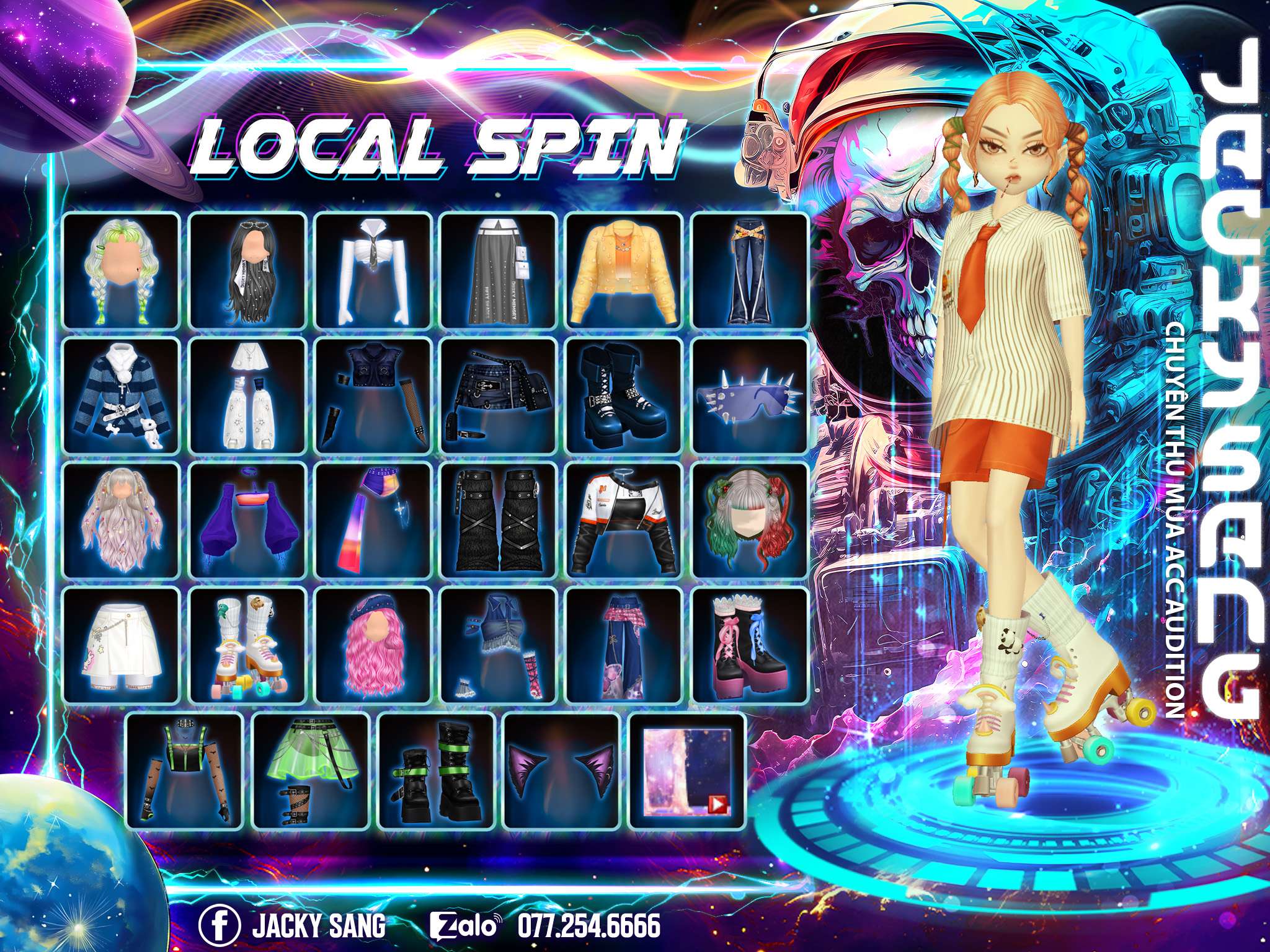
Task: Pick the long gray maxi skirt tile
Action: click(x=499, y=271)
